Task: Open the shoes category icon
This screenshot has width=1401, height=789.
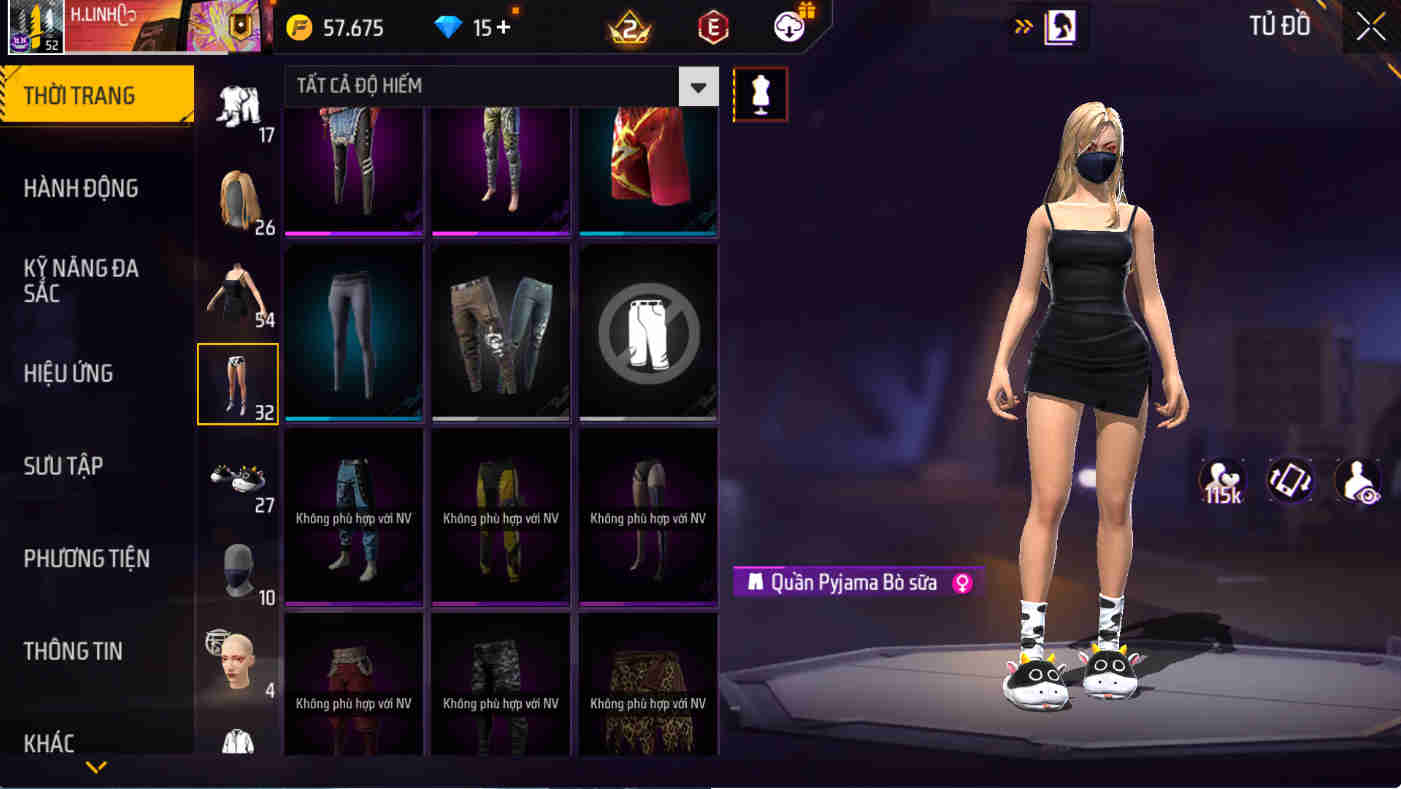Action: point(237,480)
